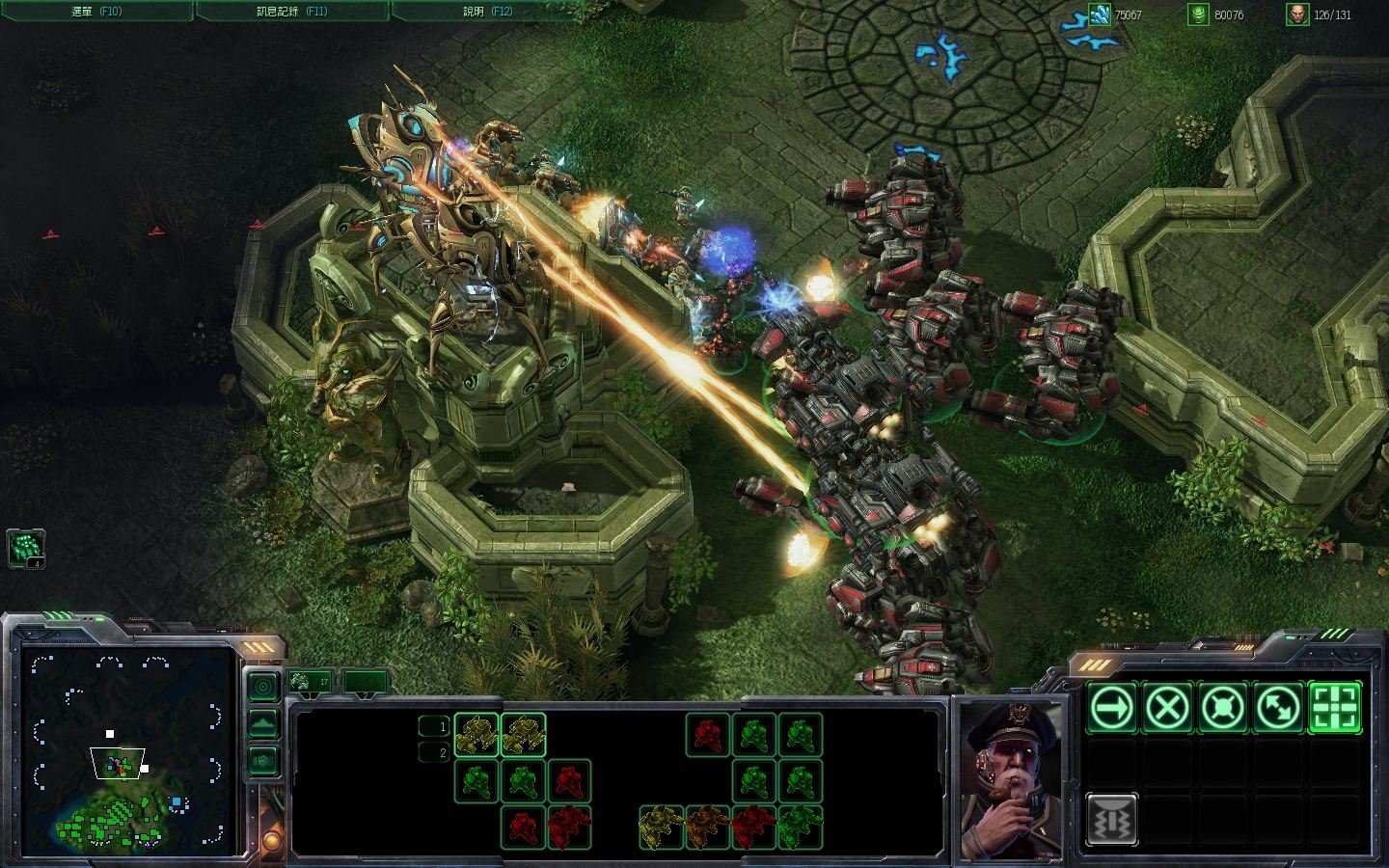
Task: Click the idle worker button on left edge
Action: (26, 549)
